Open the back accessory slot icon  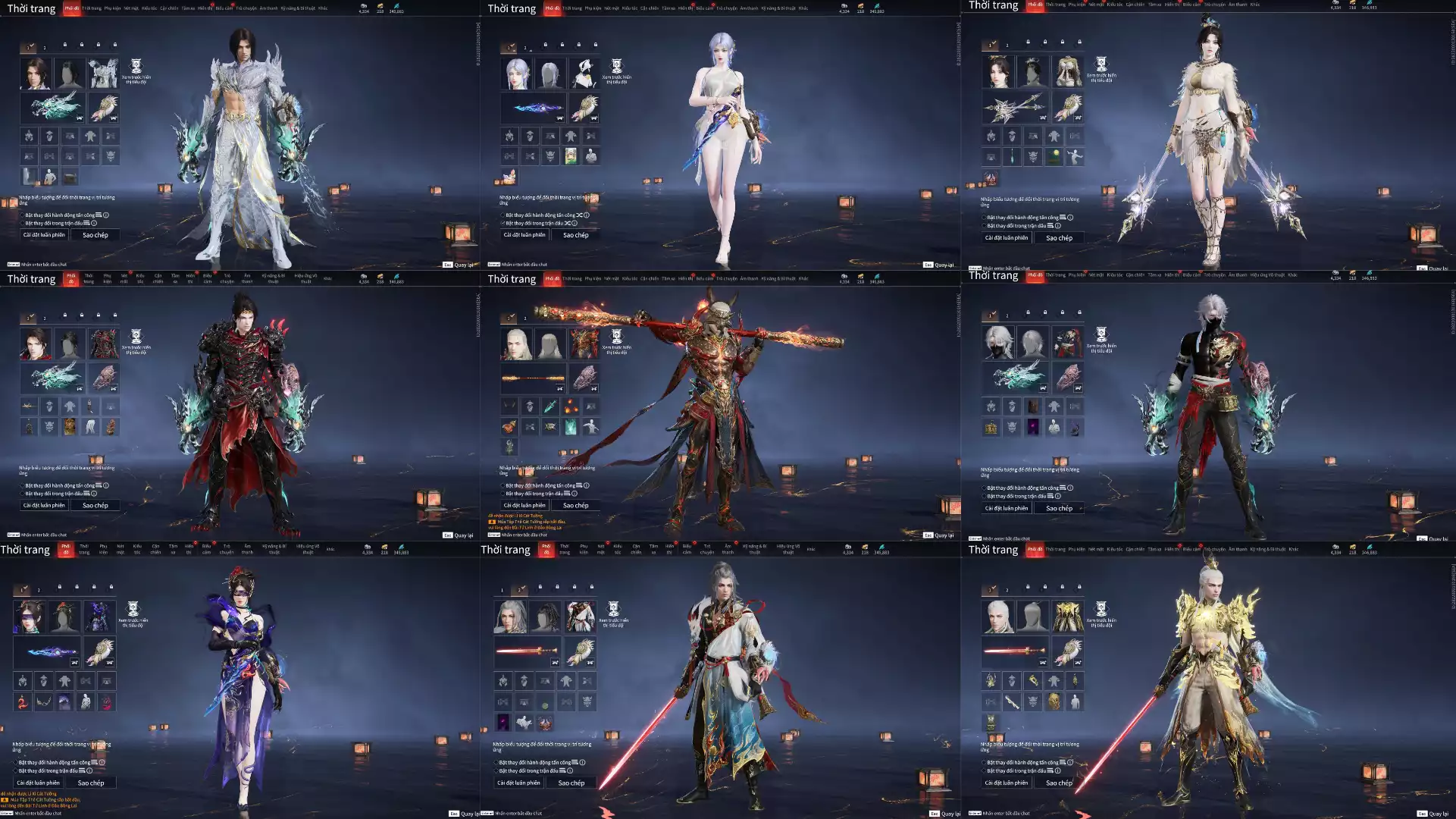pos(104,108)
